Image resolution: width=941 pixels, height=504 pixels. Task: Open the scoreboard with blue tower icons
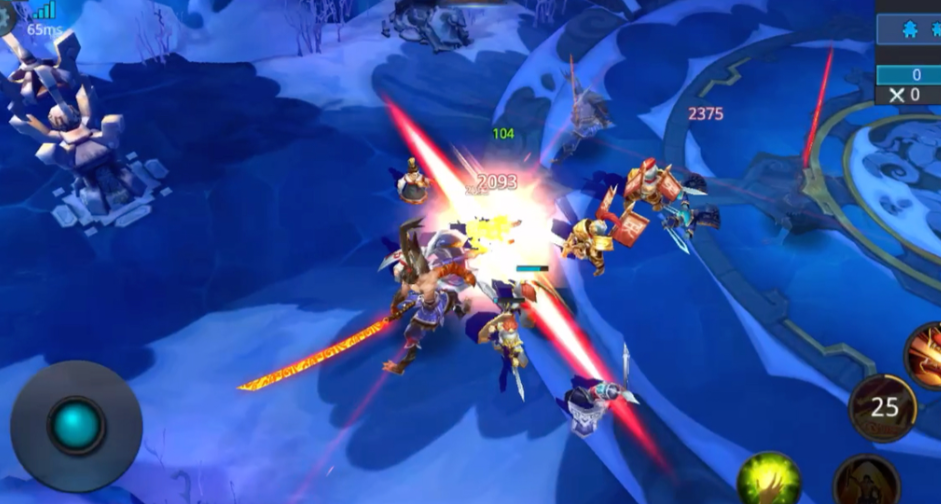[x=908, y=28]
